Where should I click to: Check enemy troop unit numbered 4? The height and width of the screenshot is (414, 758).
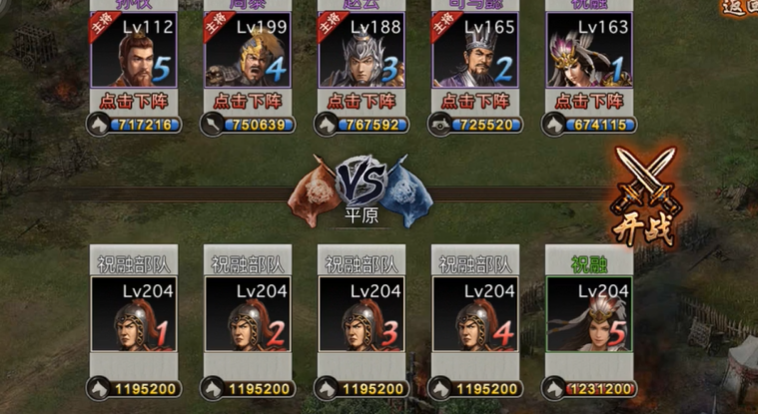pos(474,314)
